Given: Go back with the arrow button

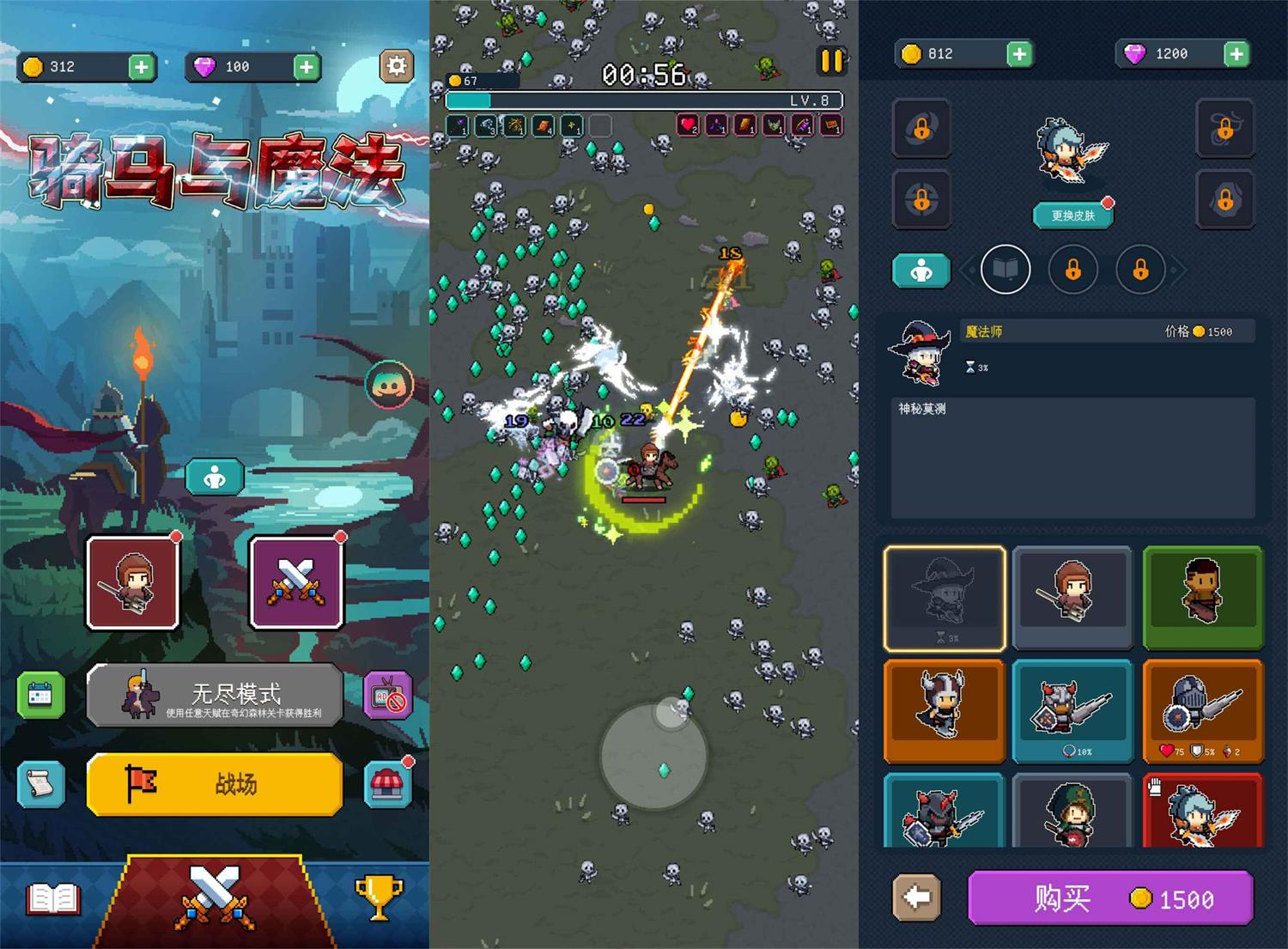Looking at the screenshot, I should (916, 897).
